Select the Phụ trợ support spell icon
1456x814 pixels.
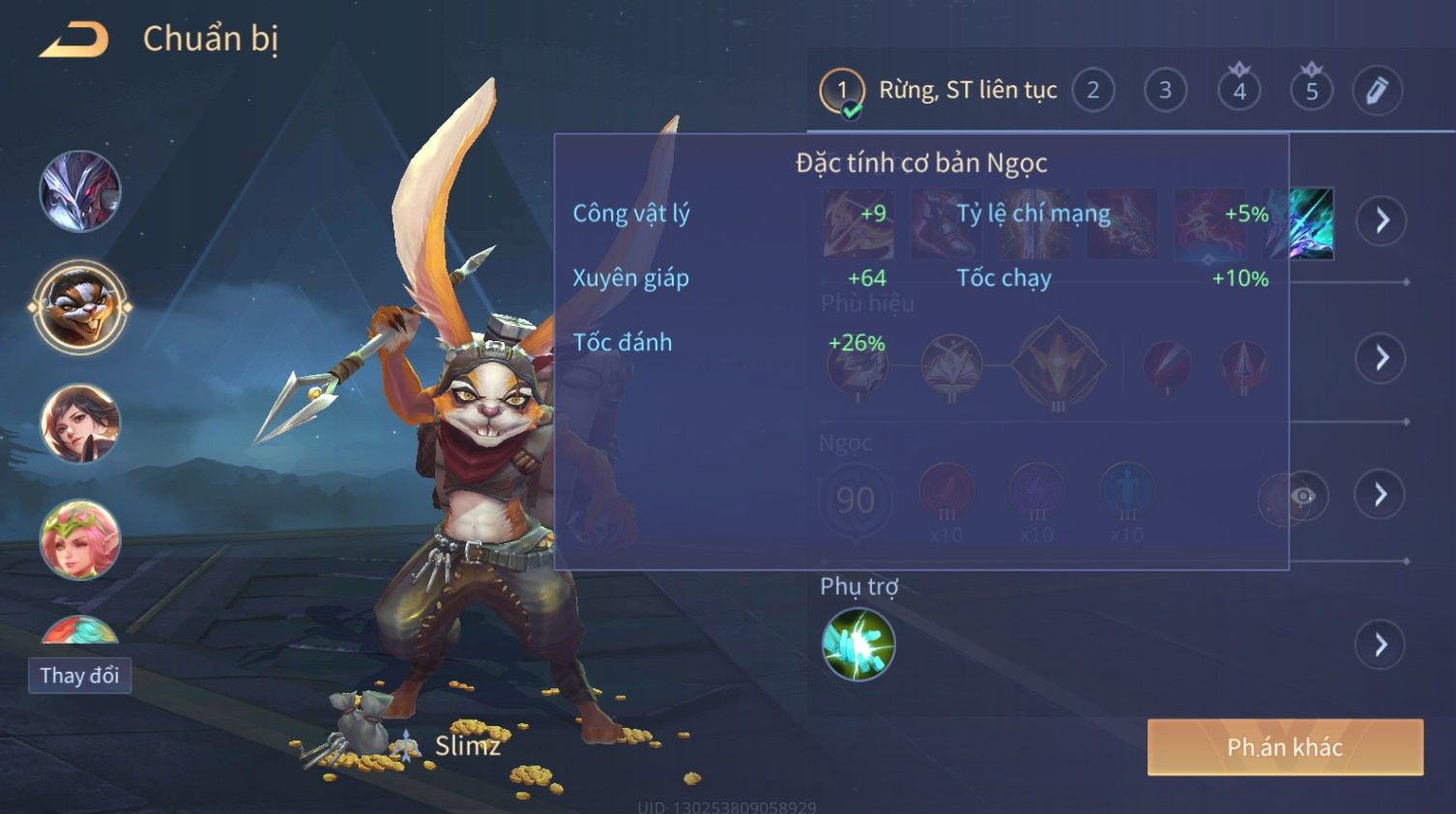click(858, 645)
